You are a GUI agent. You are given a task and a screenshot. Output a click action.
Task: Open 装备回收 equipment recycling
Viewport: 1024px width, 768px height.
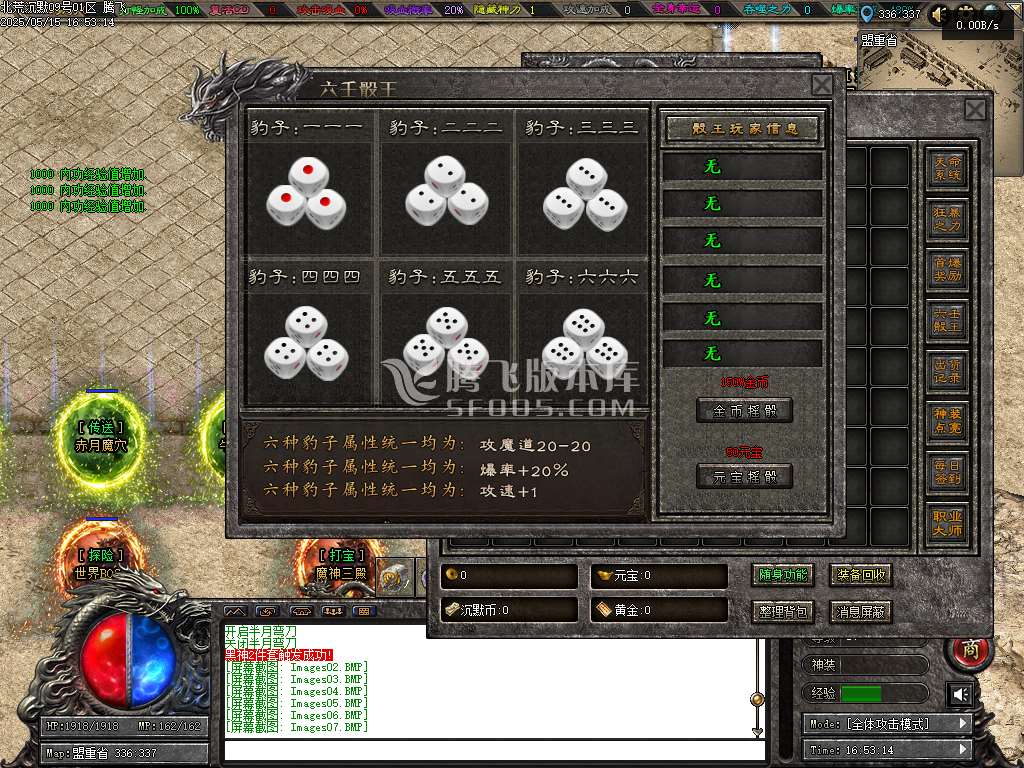[860, 576]
